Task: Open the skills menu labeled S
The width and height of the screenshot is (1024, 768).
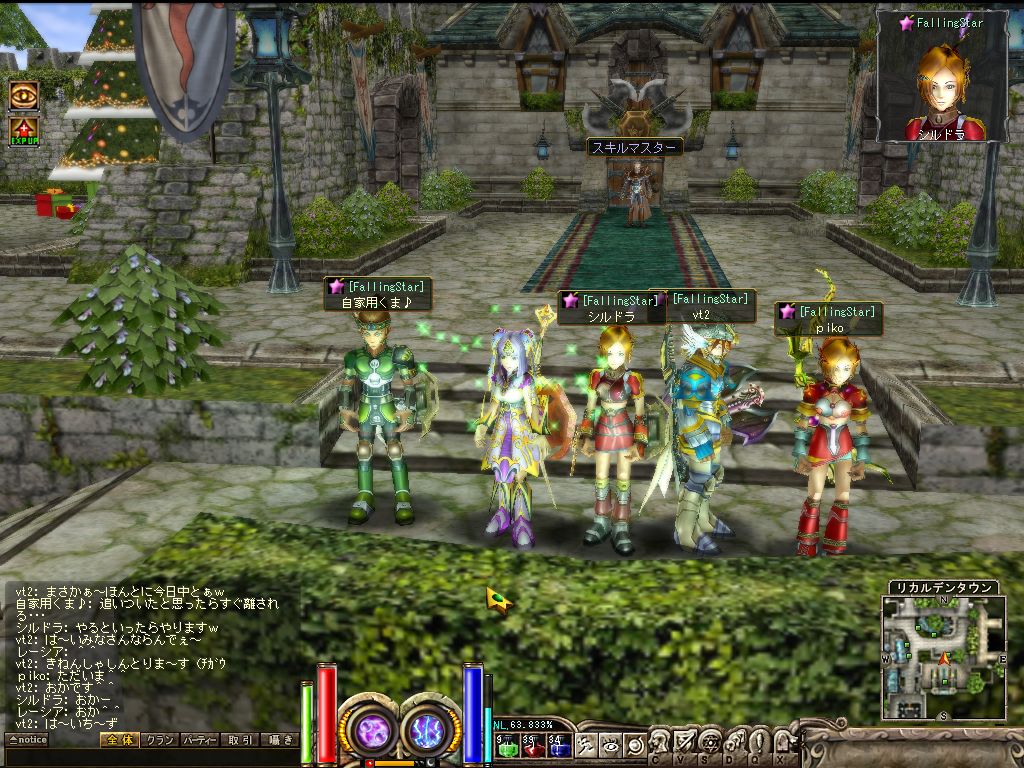Action: click(710, 743)
